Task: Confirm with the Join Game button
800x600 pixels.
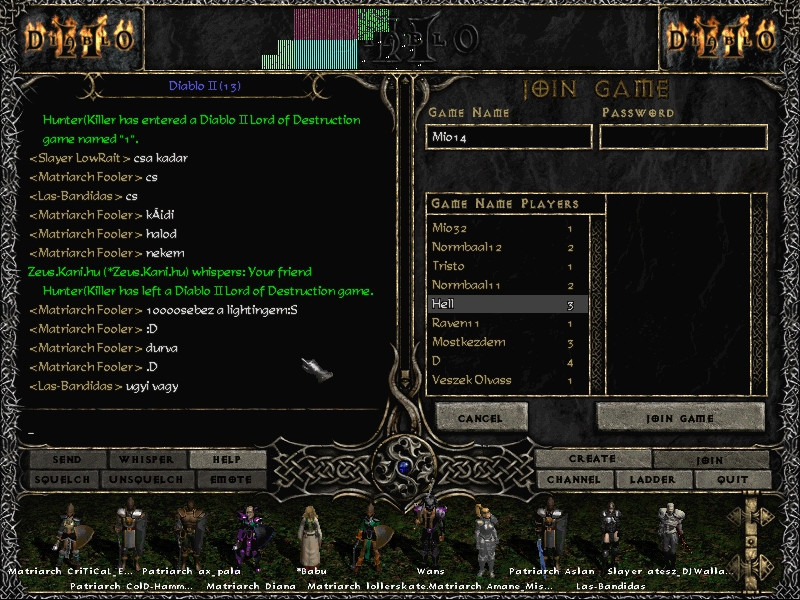Action: coord(680,418)
